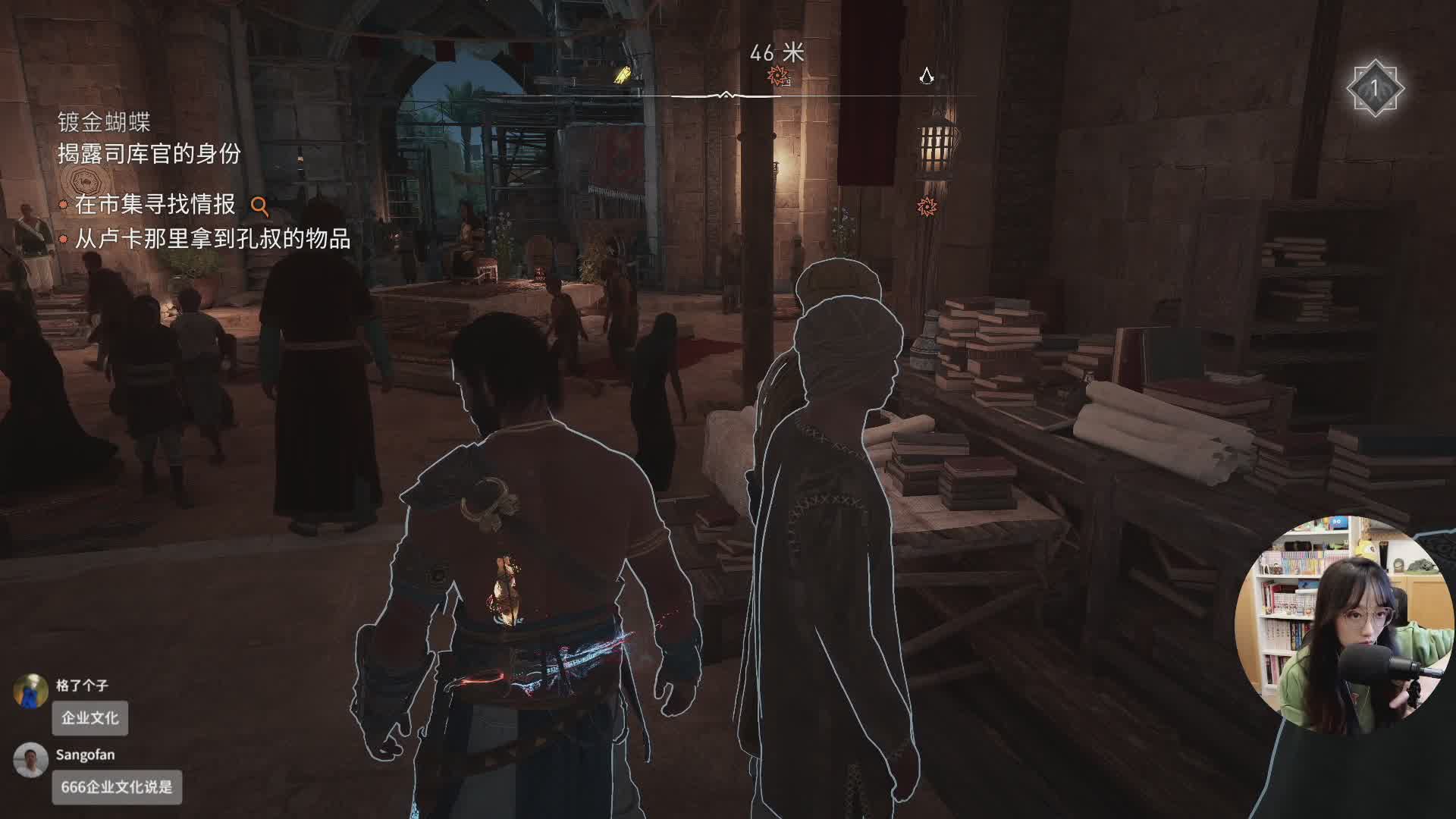Click the 666企业文化说是 chat message
Viewport: 1456px width, 819px height.
point(117,787)
